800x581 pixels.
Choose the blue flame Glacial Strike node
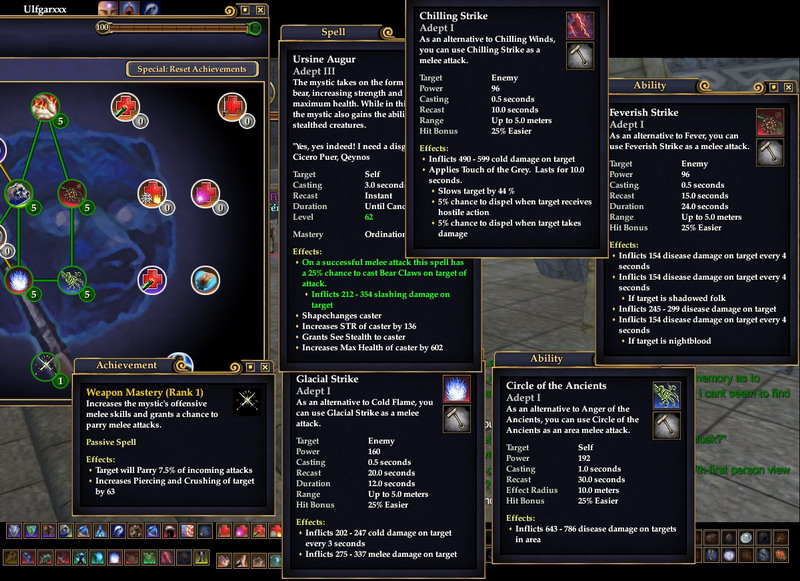pos(19,280)
